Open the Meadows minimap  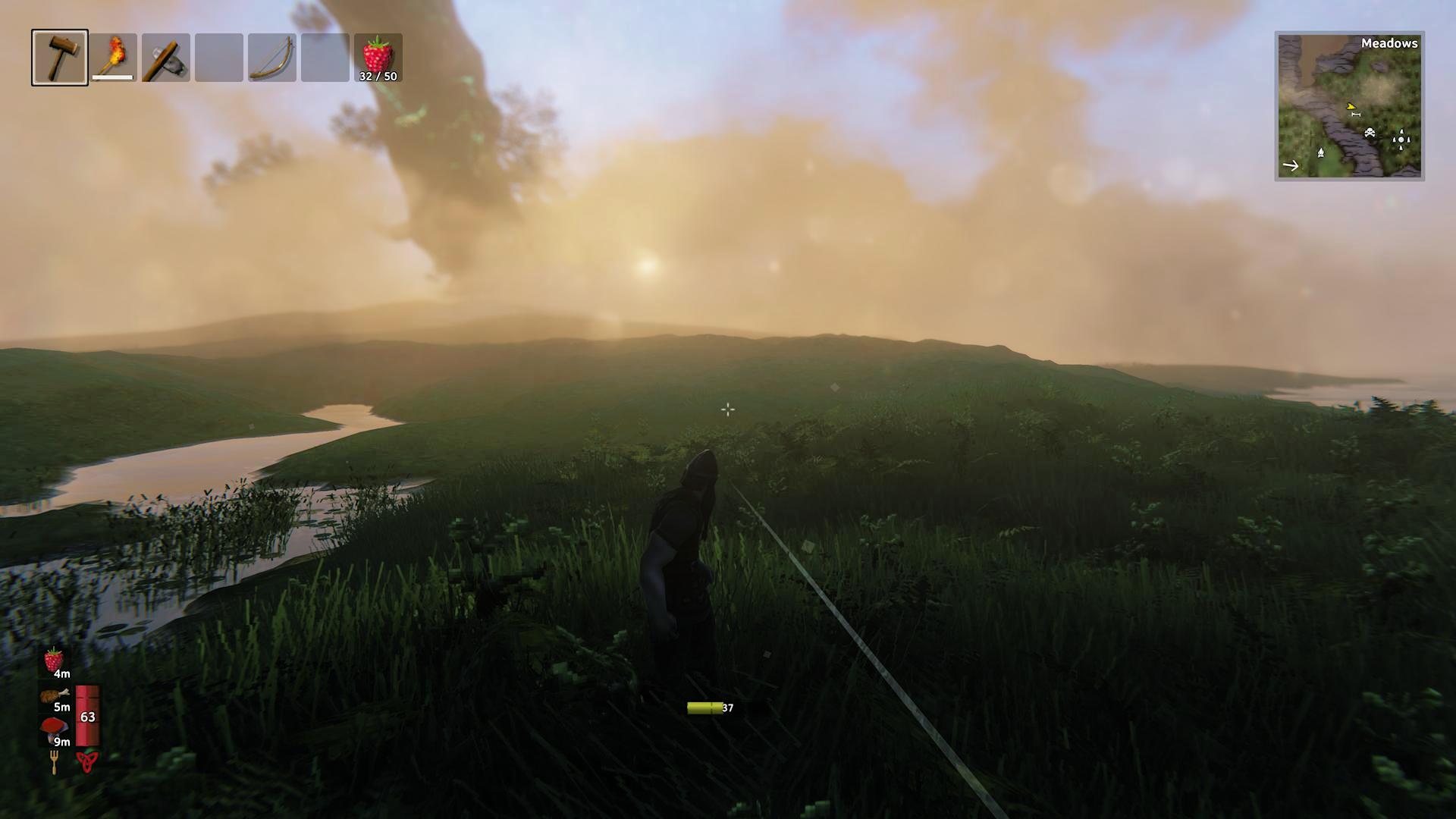pyautogui.click(x=1349, y=106)
